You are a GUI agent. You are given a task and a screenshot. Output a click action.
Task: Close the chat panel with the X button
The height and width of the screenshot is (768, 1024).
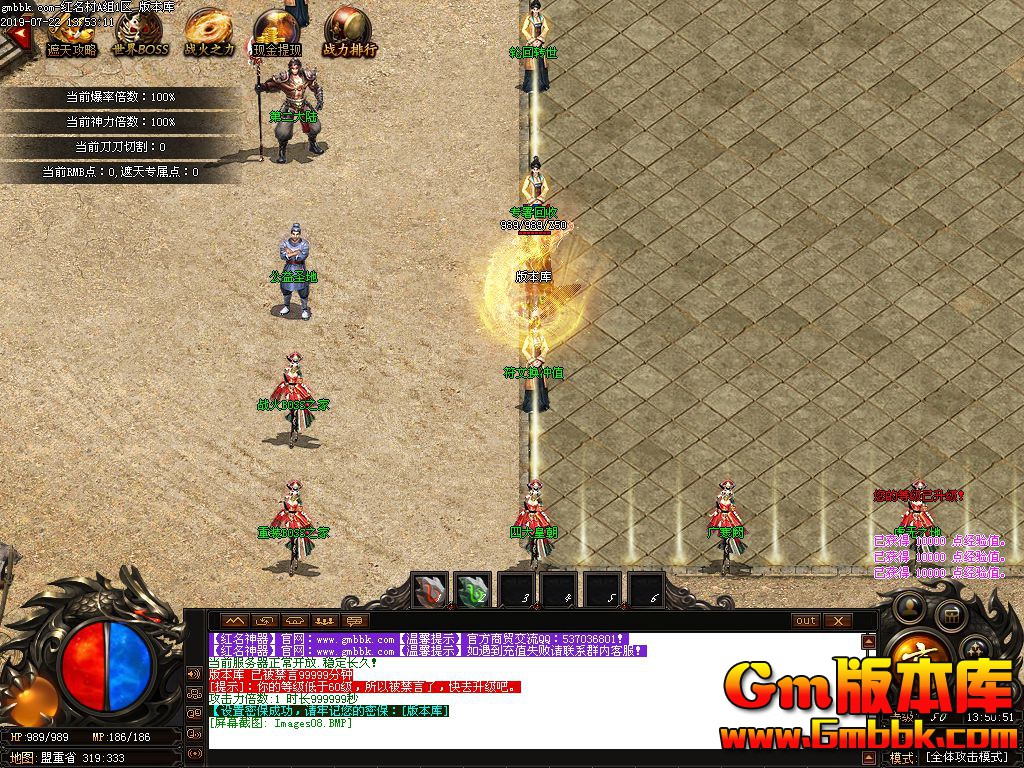click(837, 621)
